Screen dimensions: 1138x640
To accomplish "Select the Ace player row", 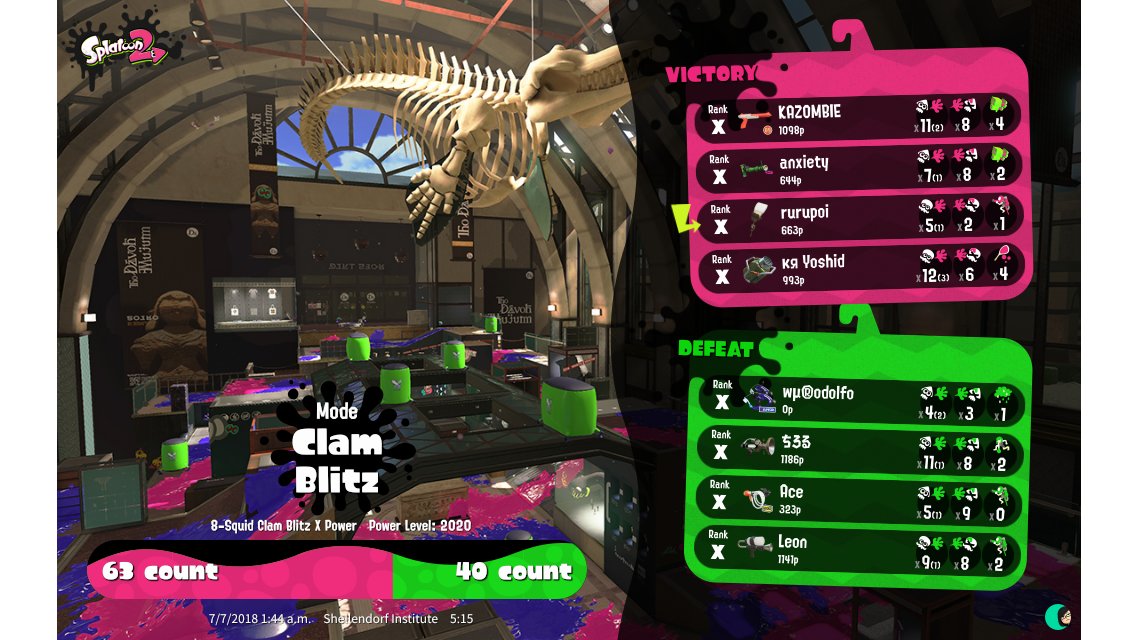I will (860, 499).
